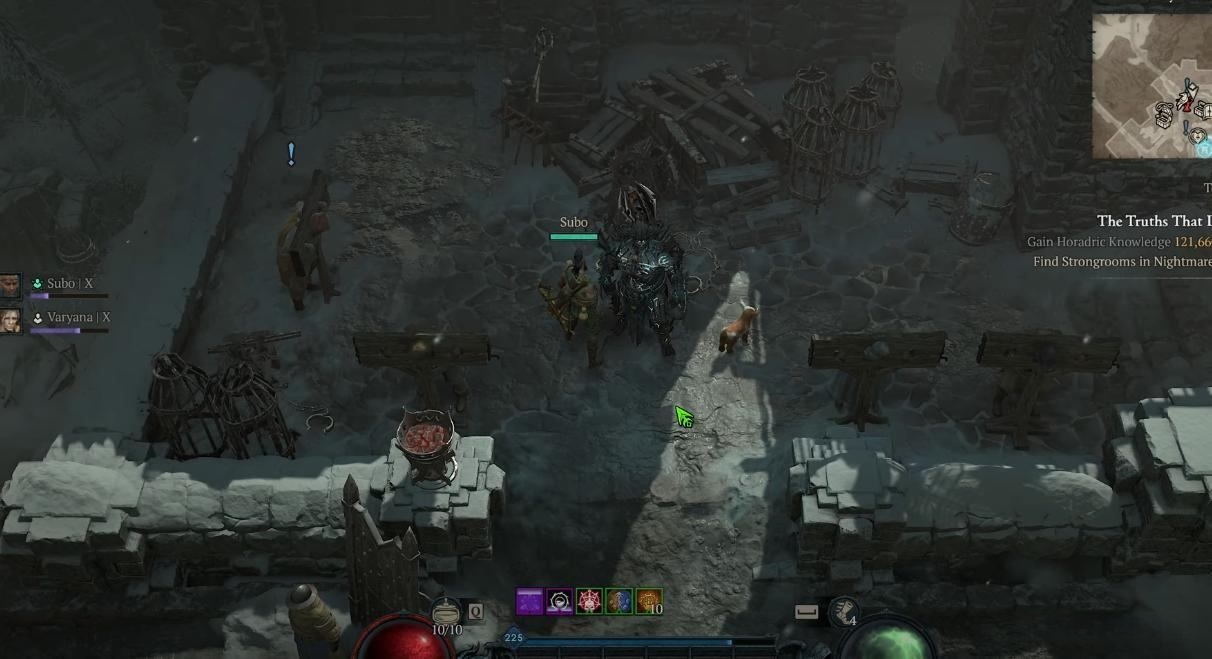The width and height of the screenshot is (1212, 659).
Task: Inspect the red pentagram skull buff icon
Action: 589,601
